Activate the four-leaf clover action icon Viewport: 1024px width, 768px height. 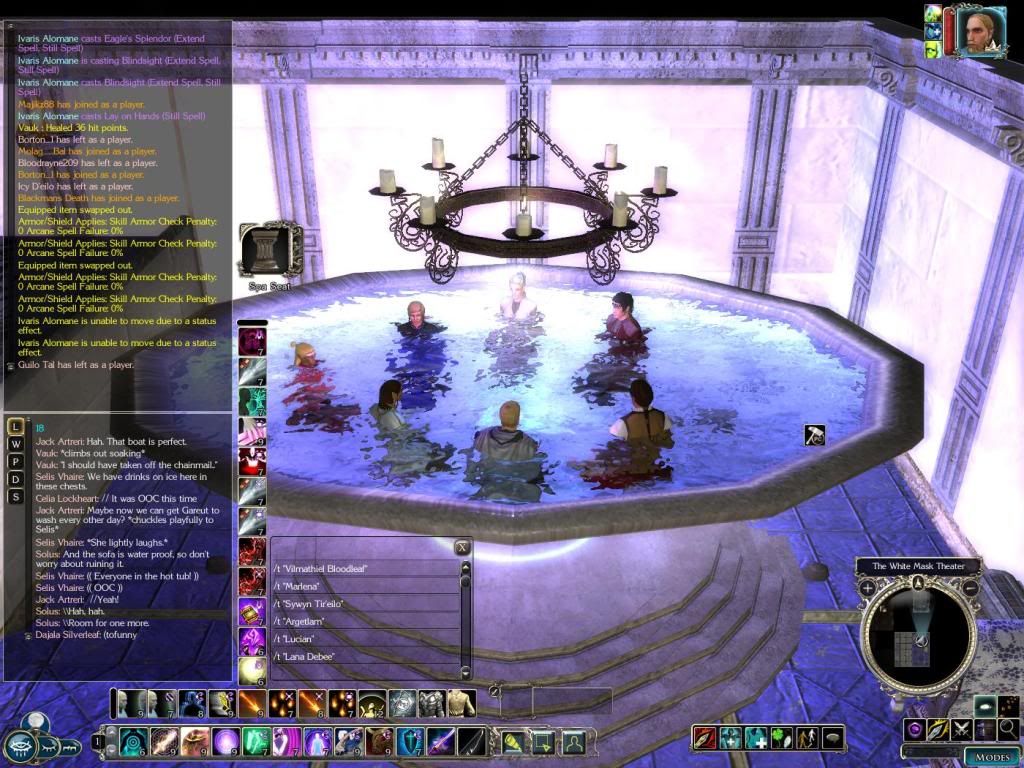click(782, 739)
